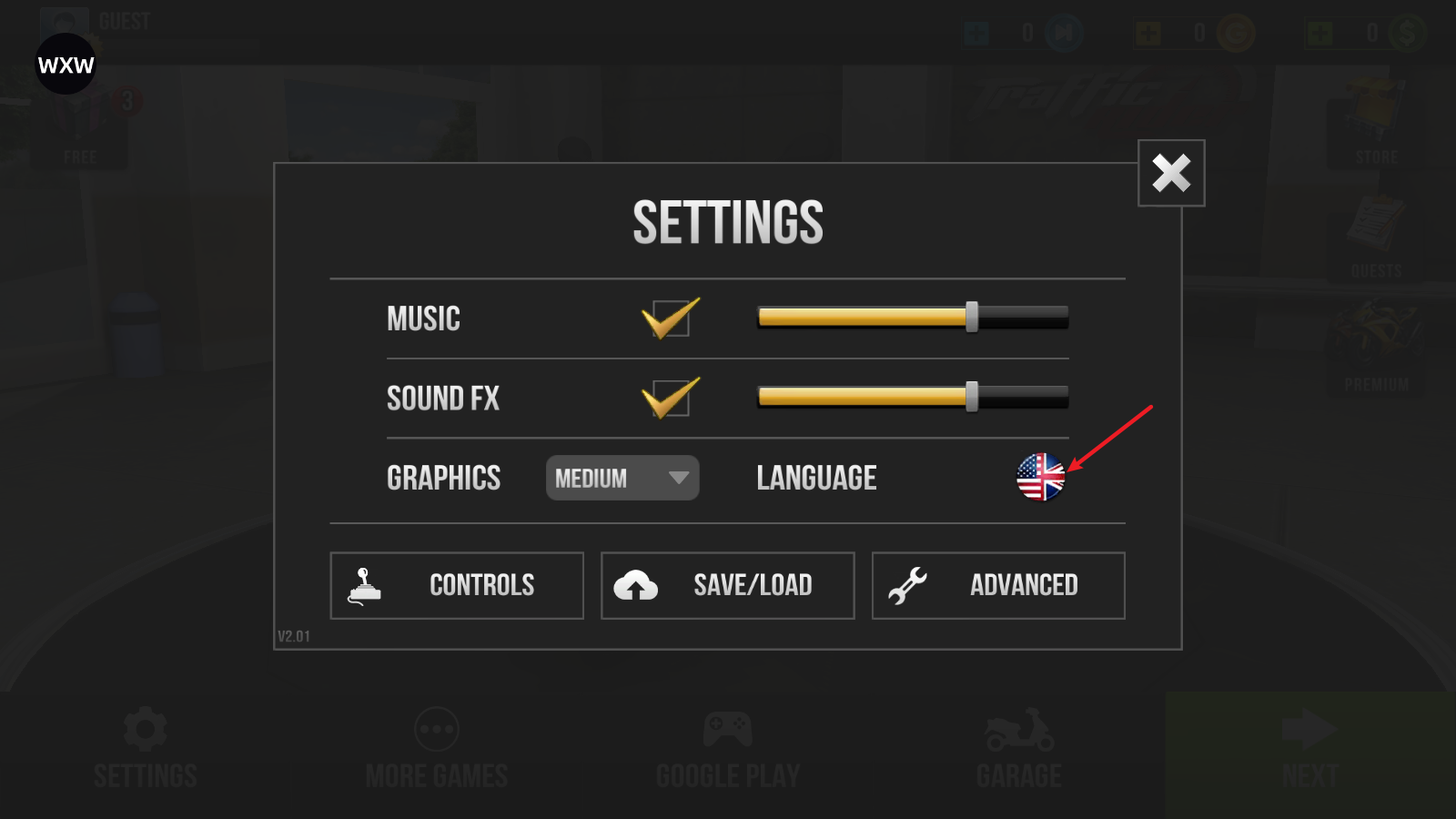This screenshot has width=1456, height=819.
Task: Open the Controls settings
Action: [457, 585]
